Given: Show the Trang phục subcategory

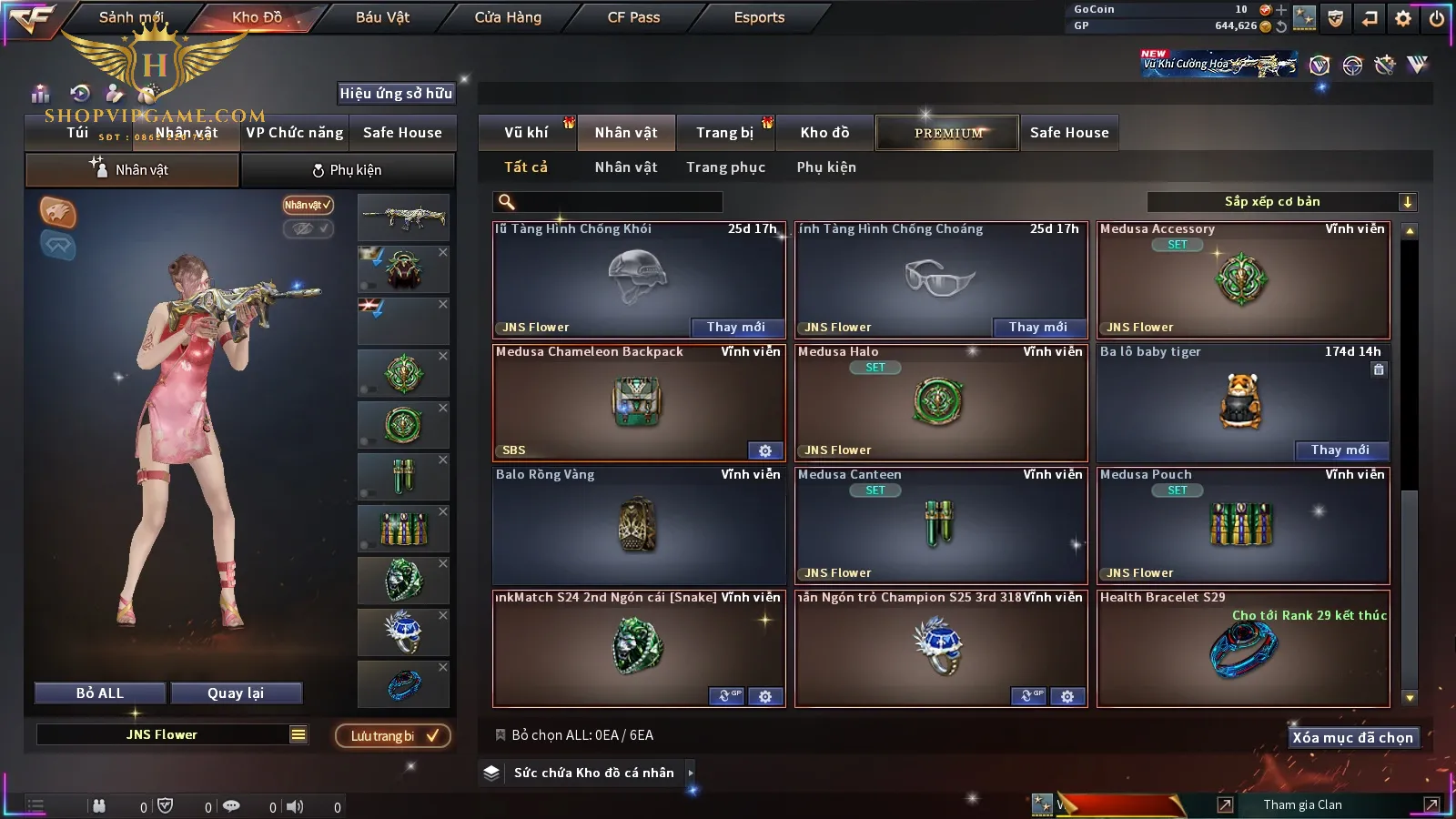Looking at the screenshot, I should 725,167.
